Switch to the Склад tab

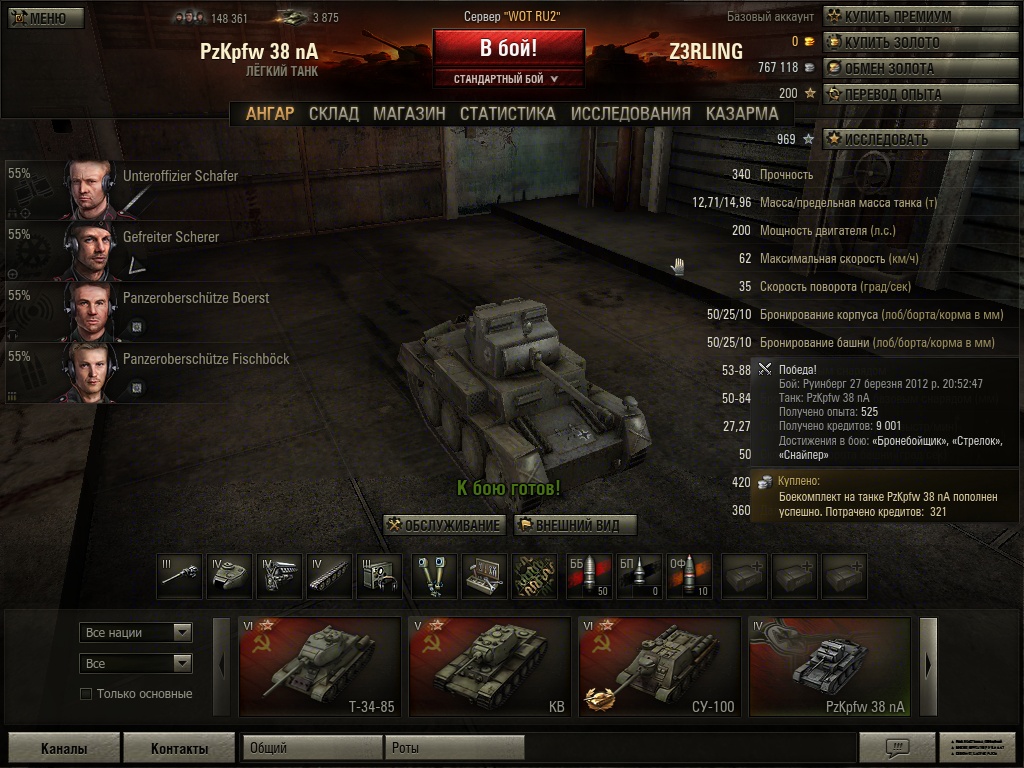[x=333, y=113]
